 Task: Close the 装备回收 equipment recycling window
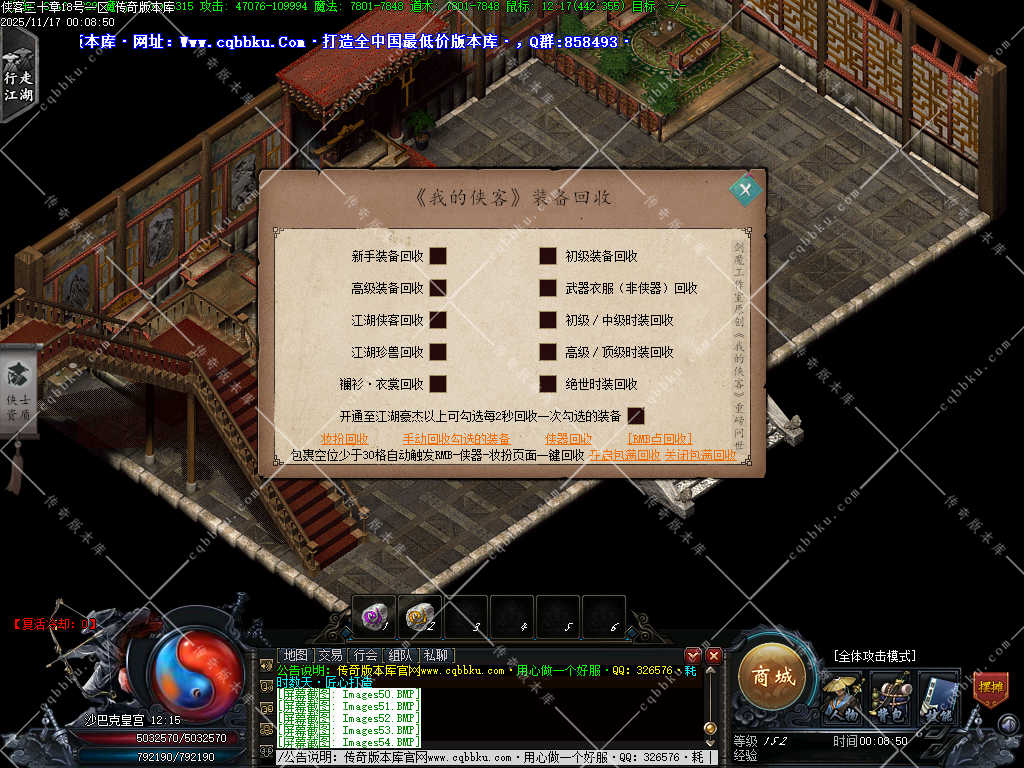point(745,188)
